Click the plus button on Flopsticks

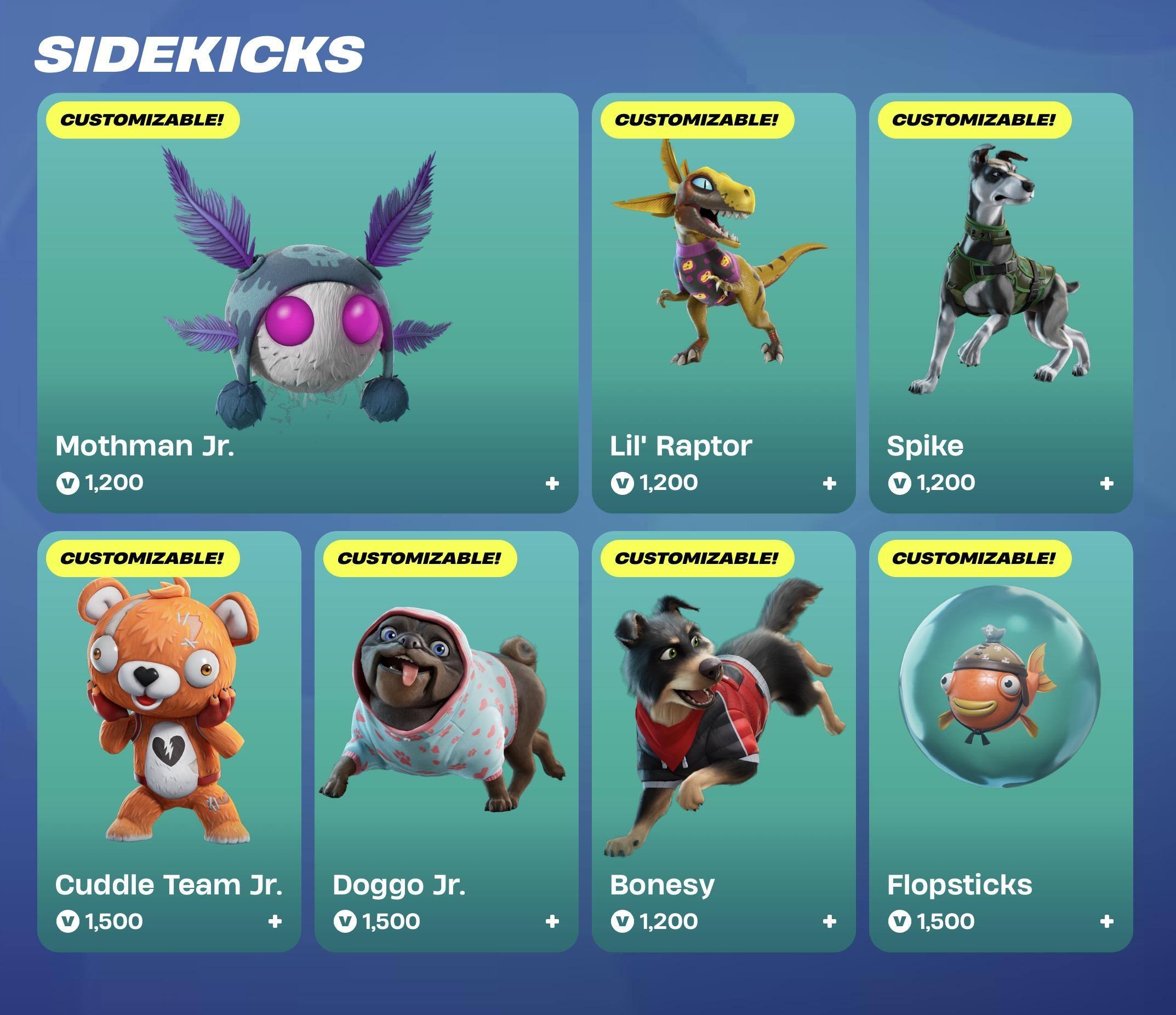(x=1106, y=921)
